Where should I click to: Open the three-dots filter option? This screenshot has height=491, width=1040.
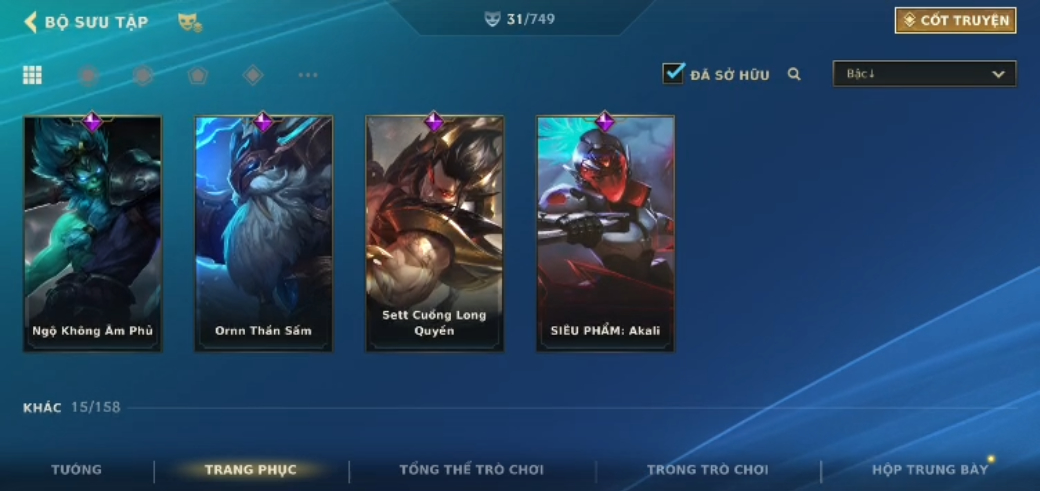(308, 75)
